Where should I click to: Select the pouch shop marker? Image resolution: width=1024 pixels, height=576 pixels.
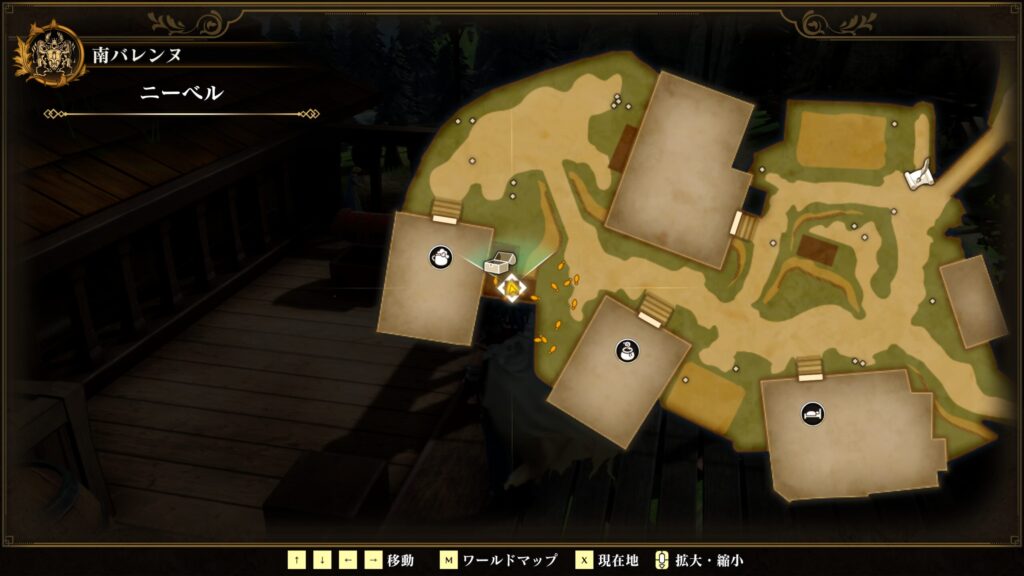point(626,350)
